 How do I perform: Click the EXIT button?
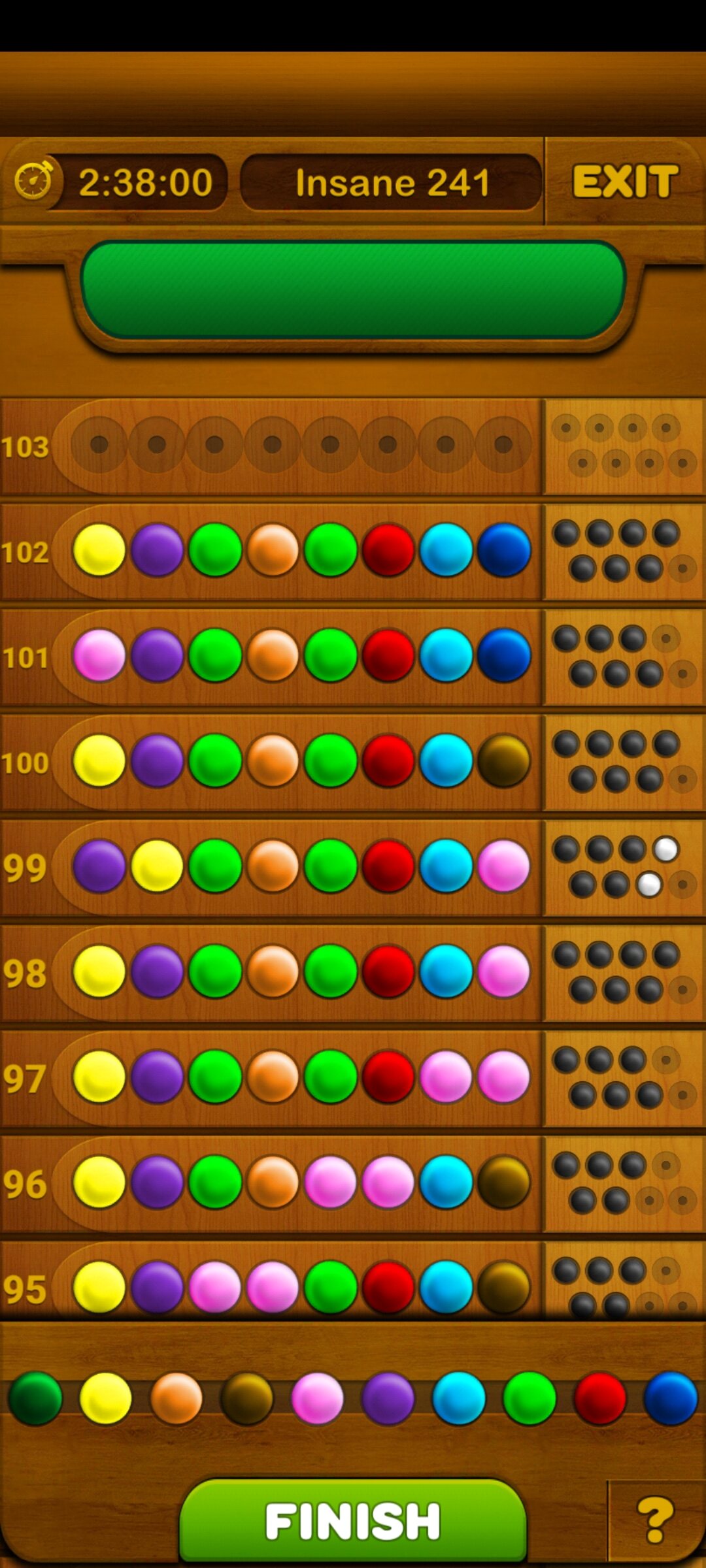tap(625, 181)
